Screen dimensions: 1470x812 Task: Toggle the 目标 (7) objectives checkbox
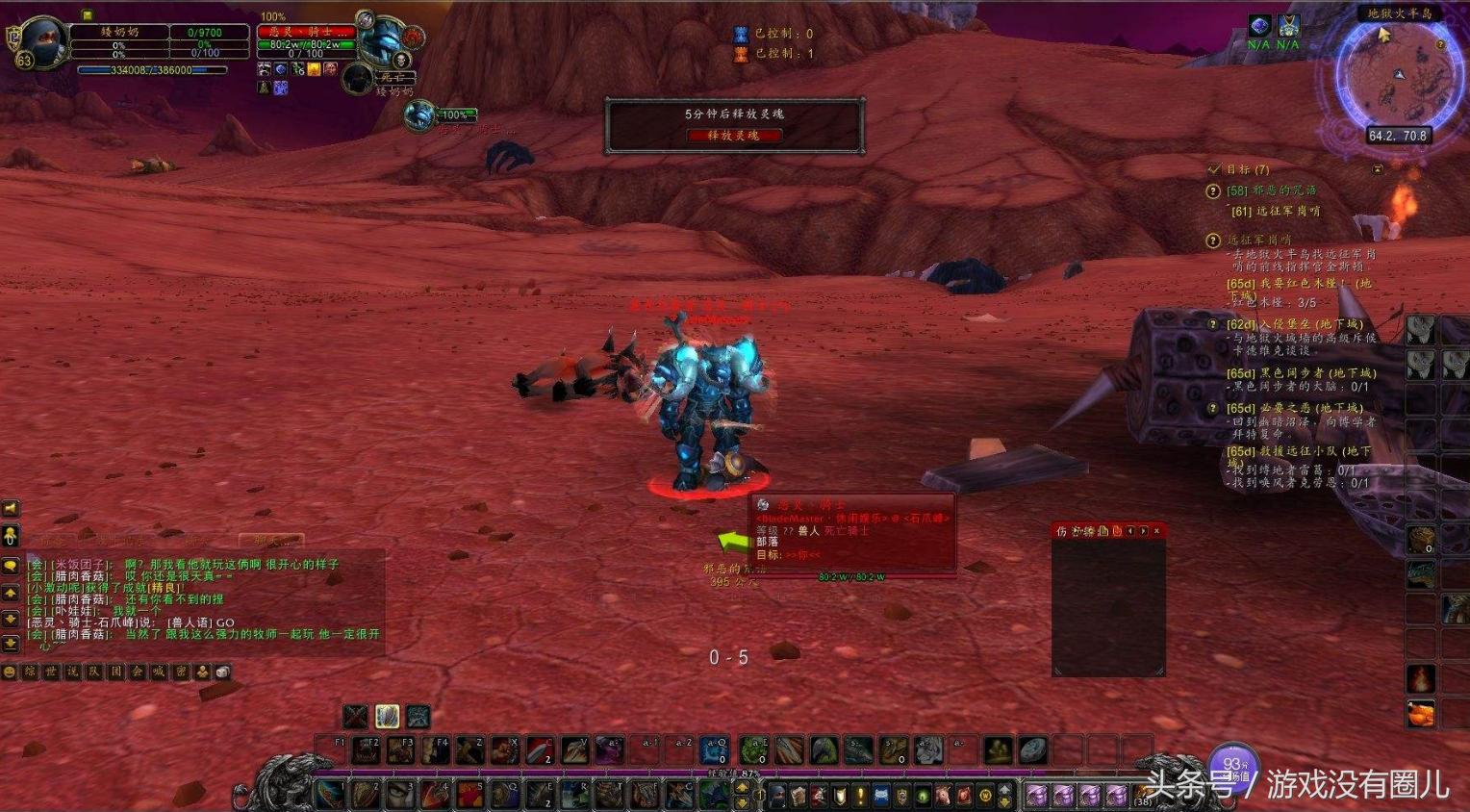pyautogui.click(x=1214, y=169)
